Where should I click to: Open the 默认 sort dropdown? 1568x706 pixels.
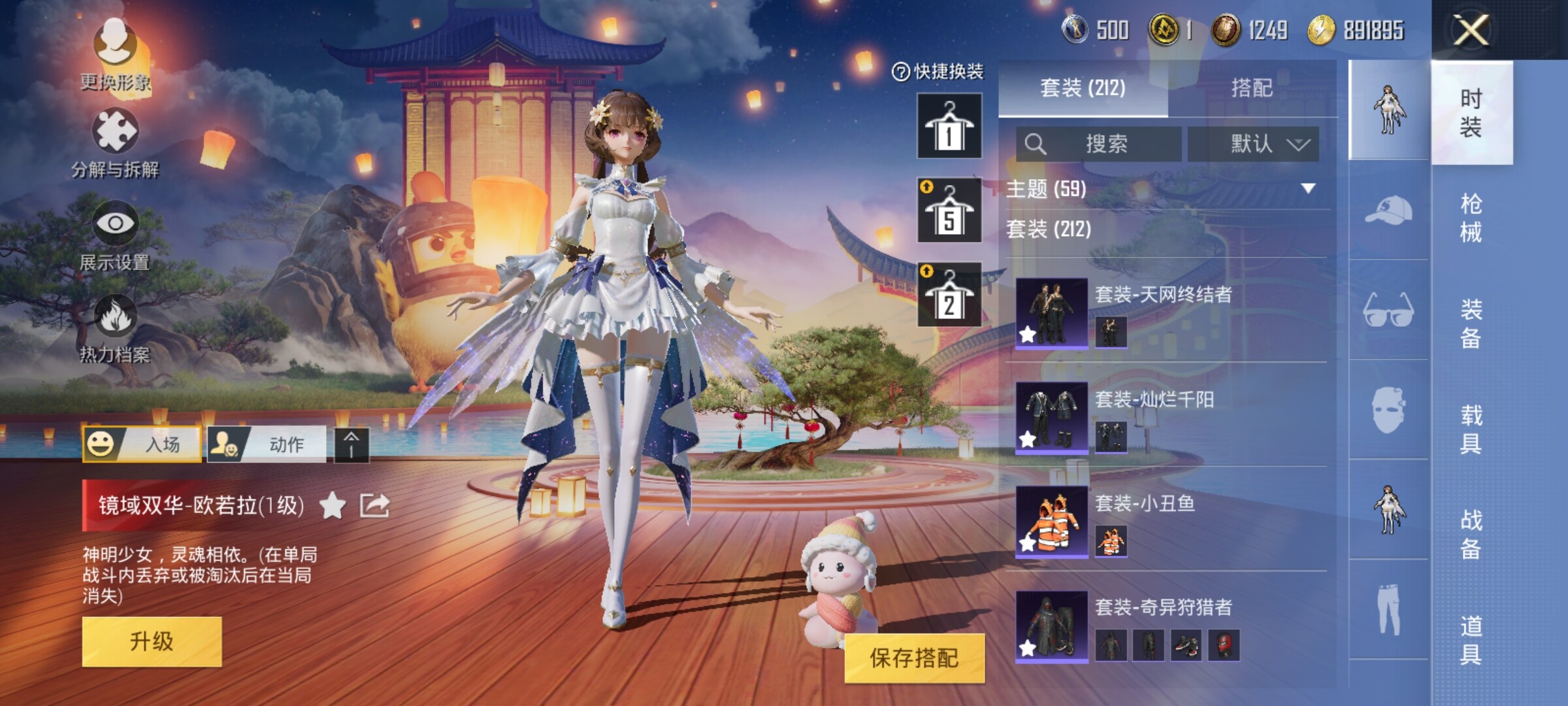[x=1253, y=144]
